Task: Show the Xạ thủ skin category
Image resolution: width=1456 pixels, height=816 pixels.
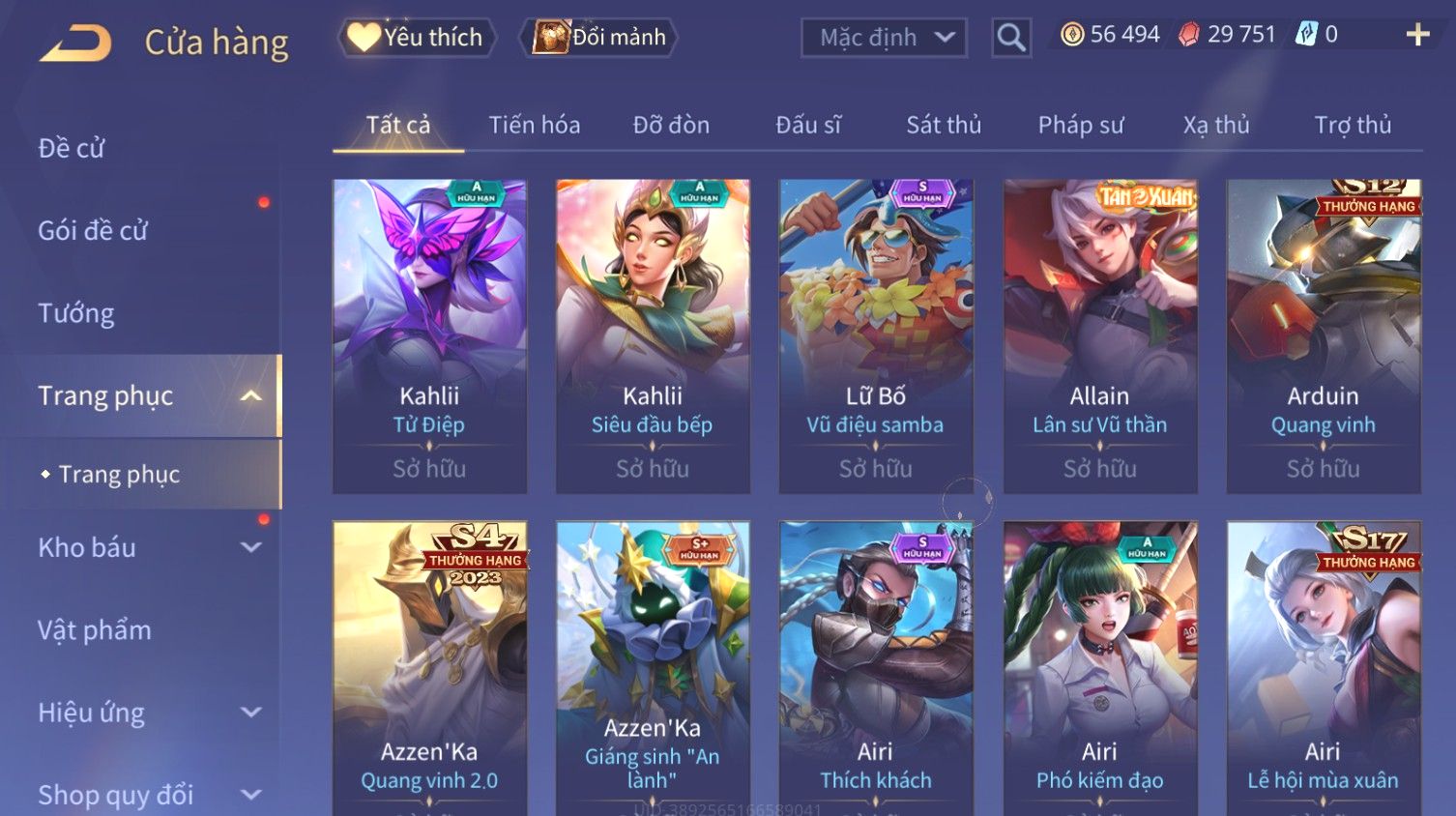Action: pyautogui.click(x=1216, y=125)
